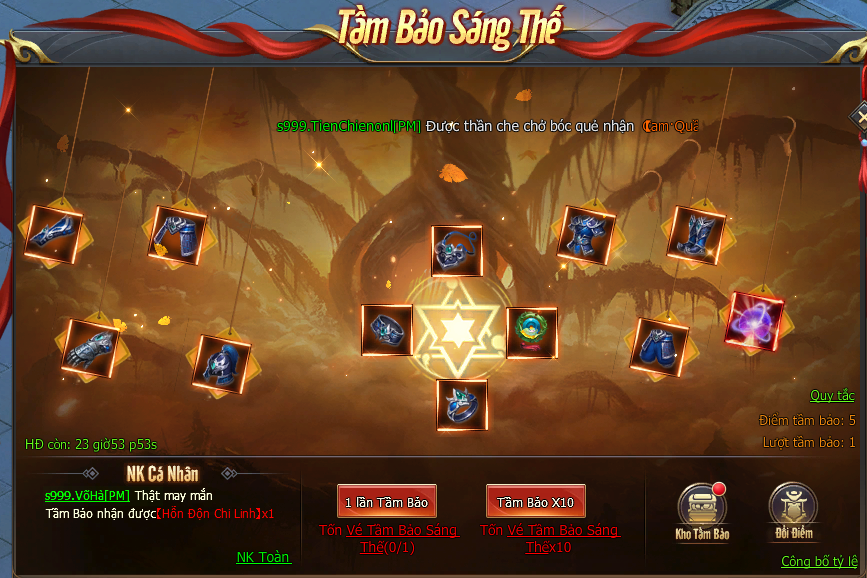Select the purple mushroom orb reward
The width and height of the screenshot is (867, 578).
pyautogui.click(x=753, y=319)
